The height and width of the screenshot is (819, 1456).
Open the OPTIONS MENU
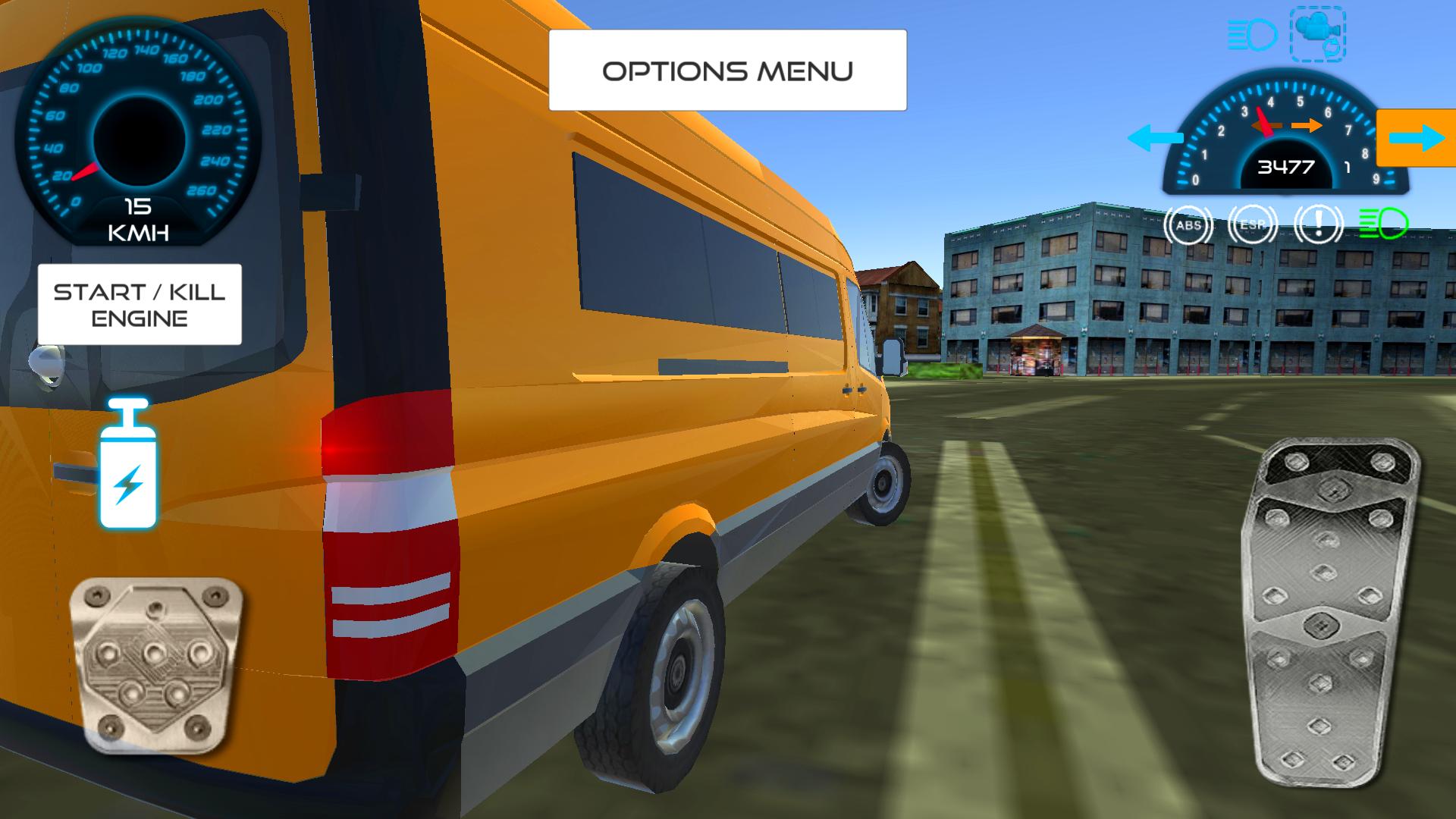coord(727,71)
